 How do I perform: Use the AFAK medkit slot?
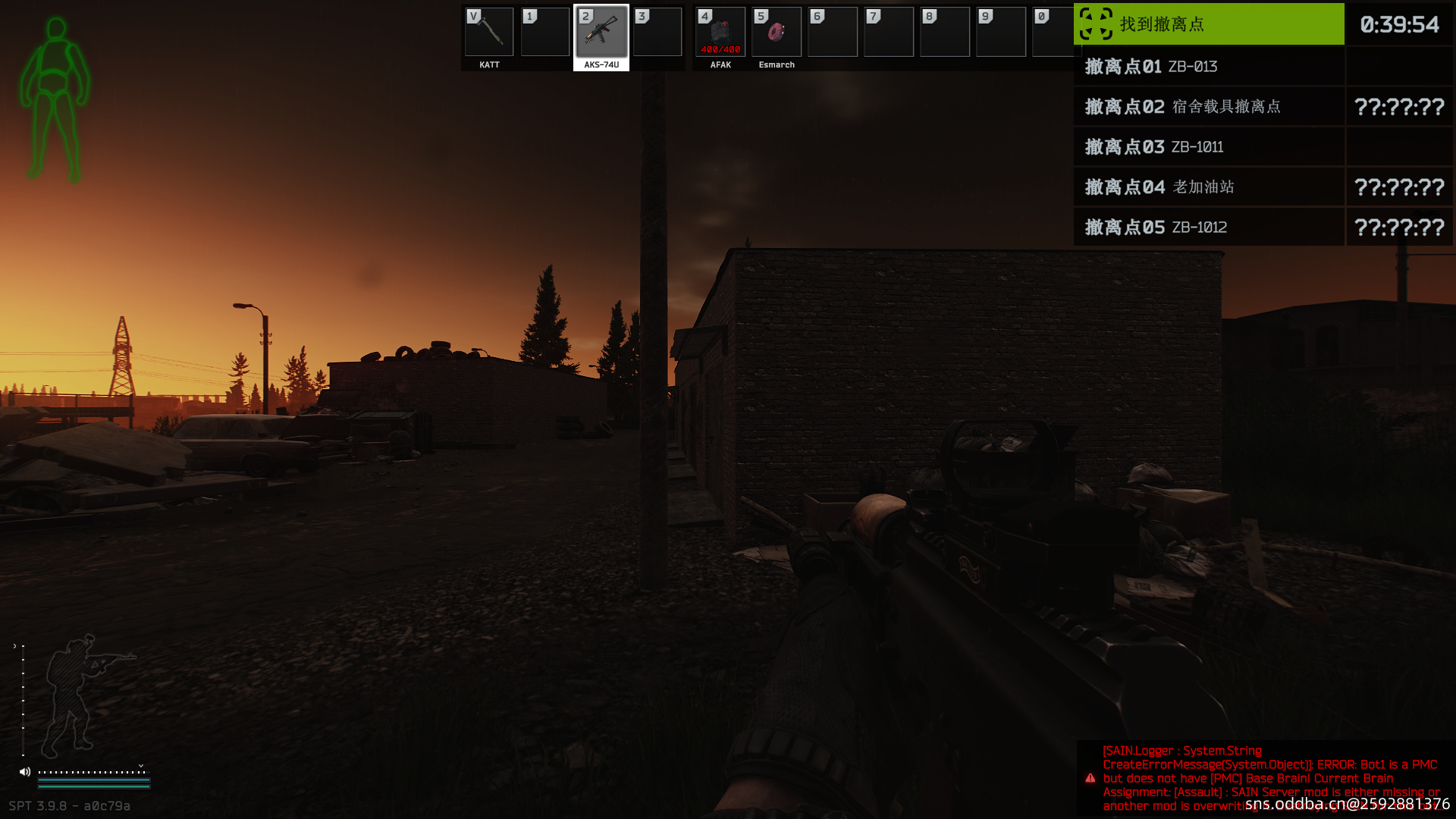tap(720, 33)
